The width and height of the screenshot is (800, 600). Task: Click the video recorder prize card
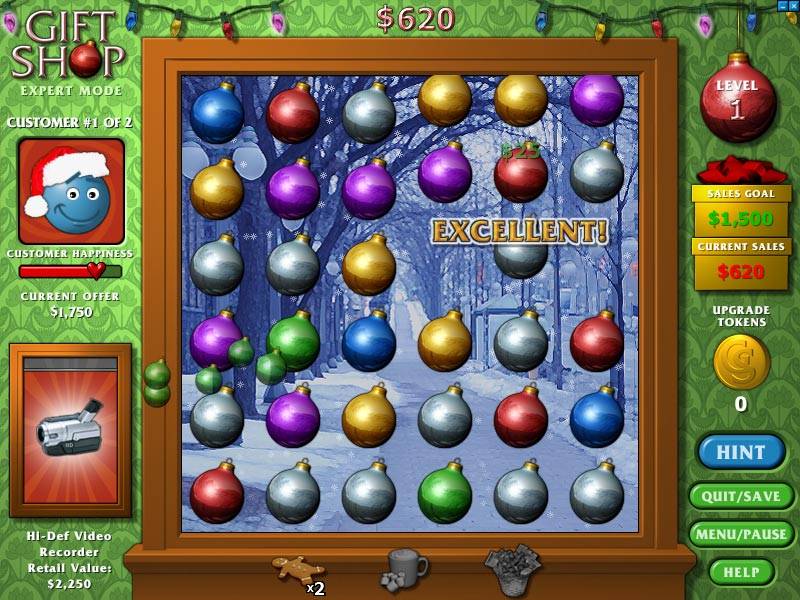[x=70, y=430]
